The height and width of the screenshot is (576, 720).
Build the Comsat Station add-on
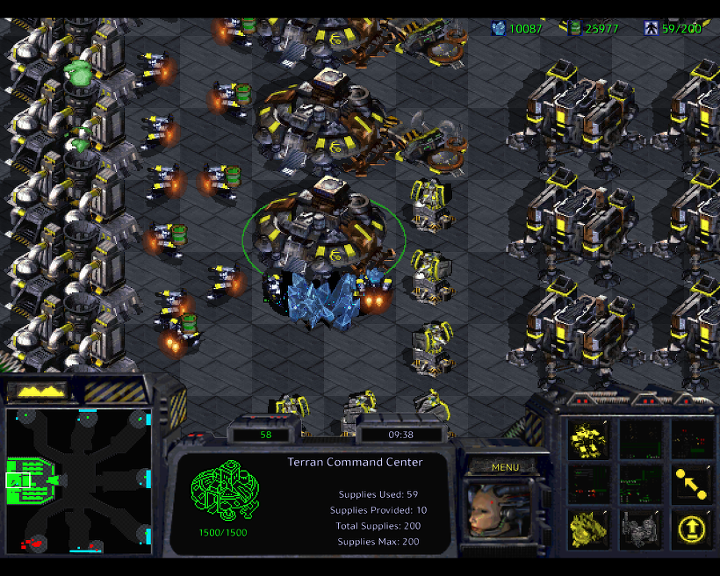pyautogui.click(x=589, y=528)
